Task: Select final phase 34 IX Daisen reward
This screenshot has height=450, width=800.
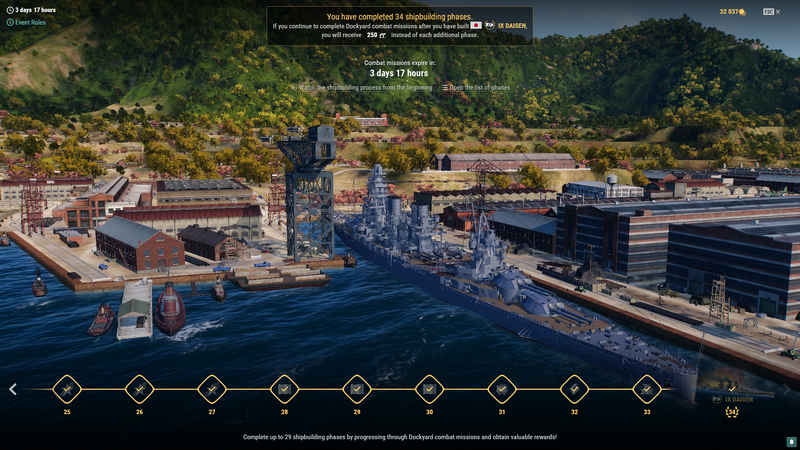Action: (732, 399)
